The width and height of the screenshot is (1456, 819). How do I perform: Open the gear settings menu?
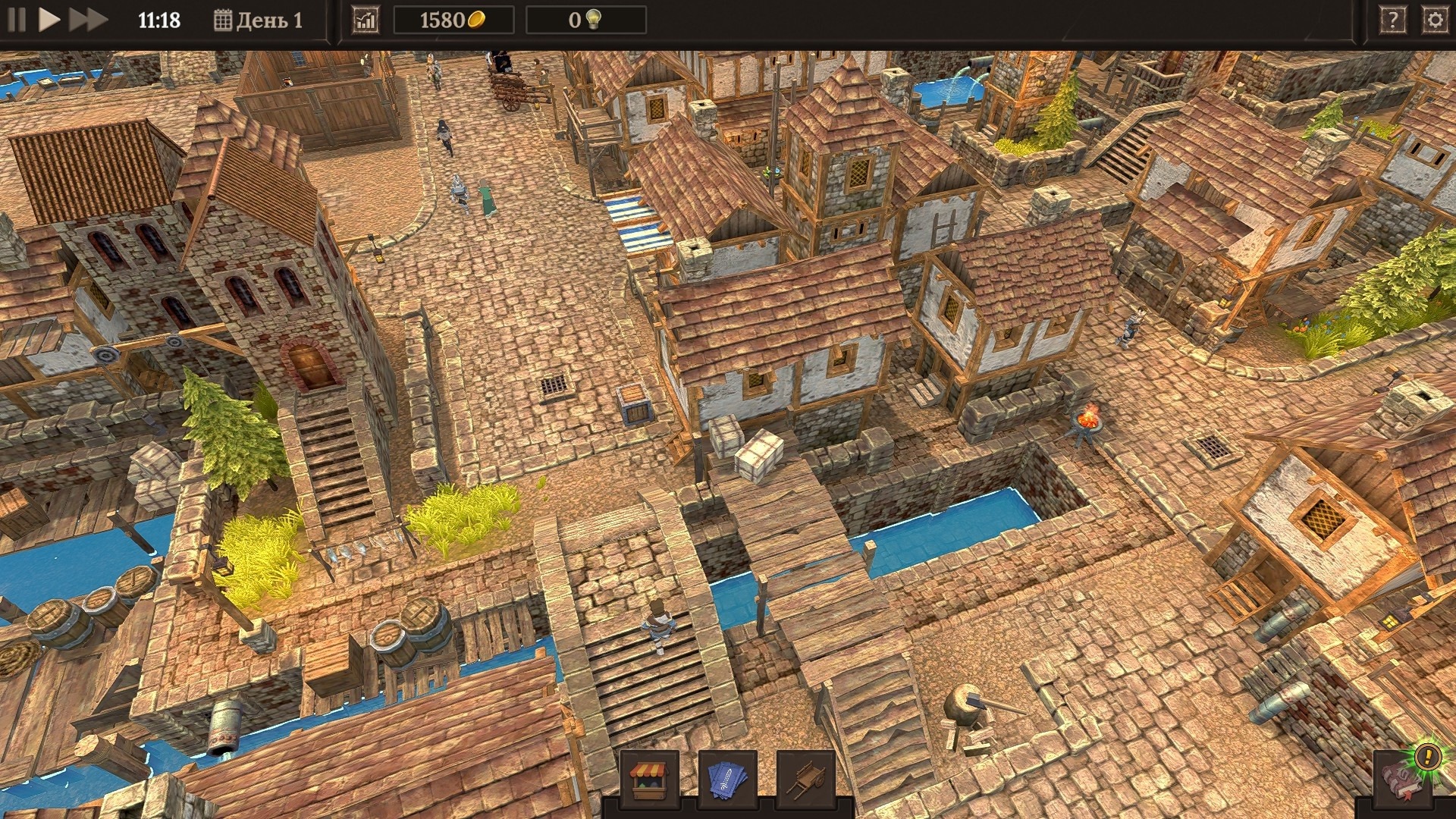(1434, 20)
